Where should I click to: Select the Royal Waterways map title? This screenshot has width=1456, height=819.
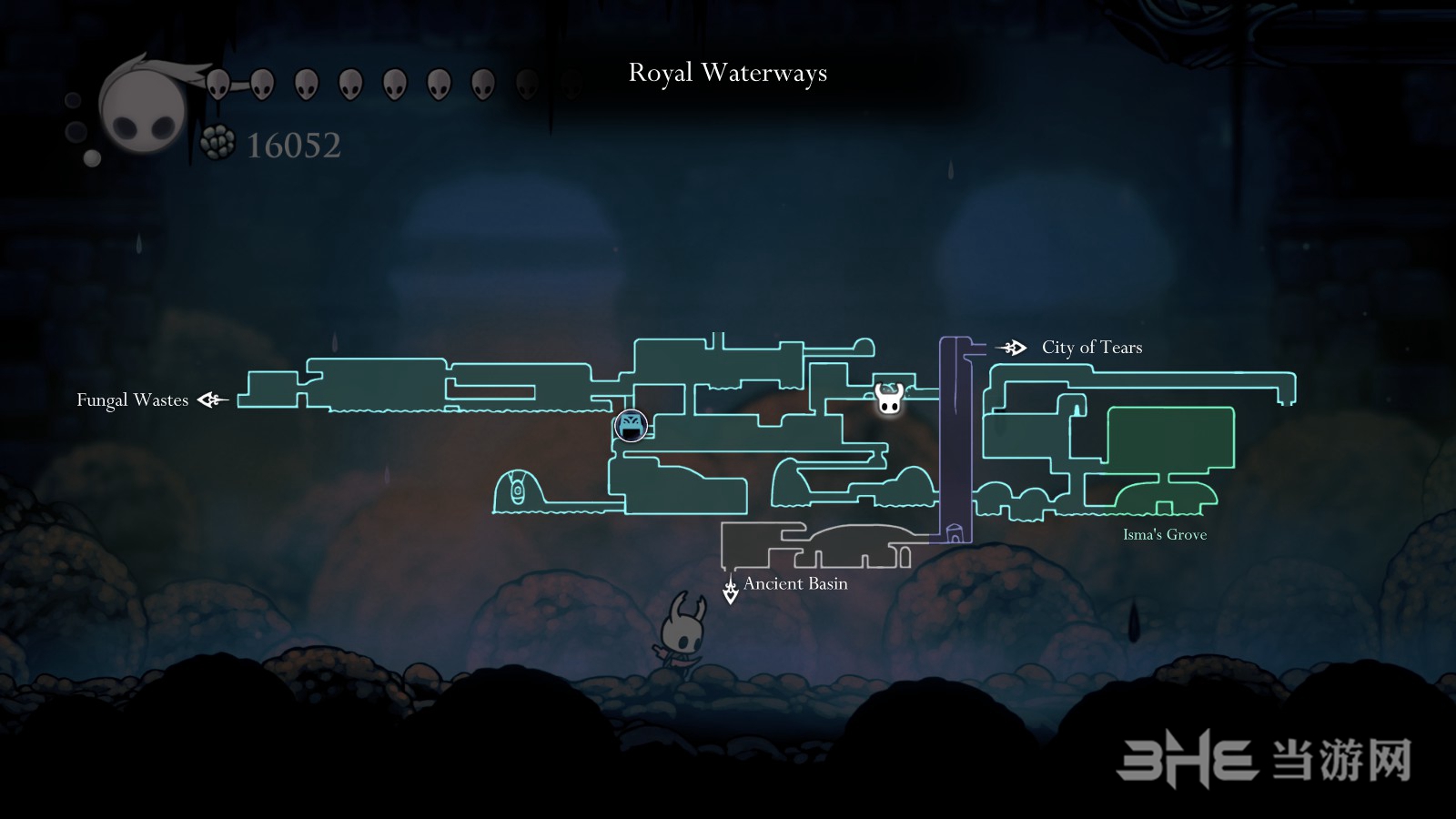pyautogui.click(x=728, y=73)
